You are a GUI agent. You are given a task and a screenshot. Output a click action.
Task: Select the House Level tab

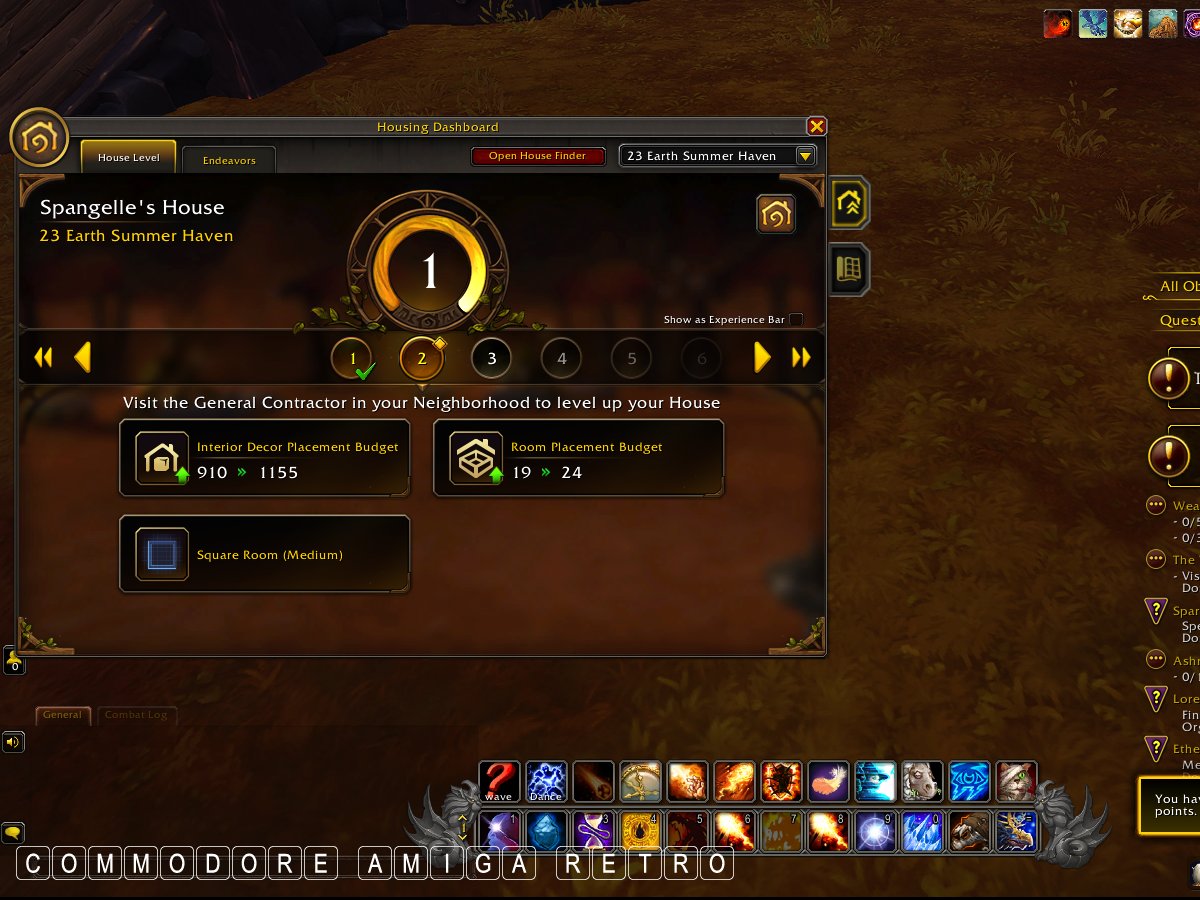(x=128, y=158)
